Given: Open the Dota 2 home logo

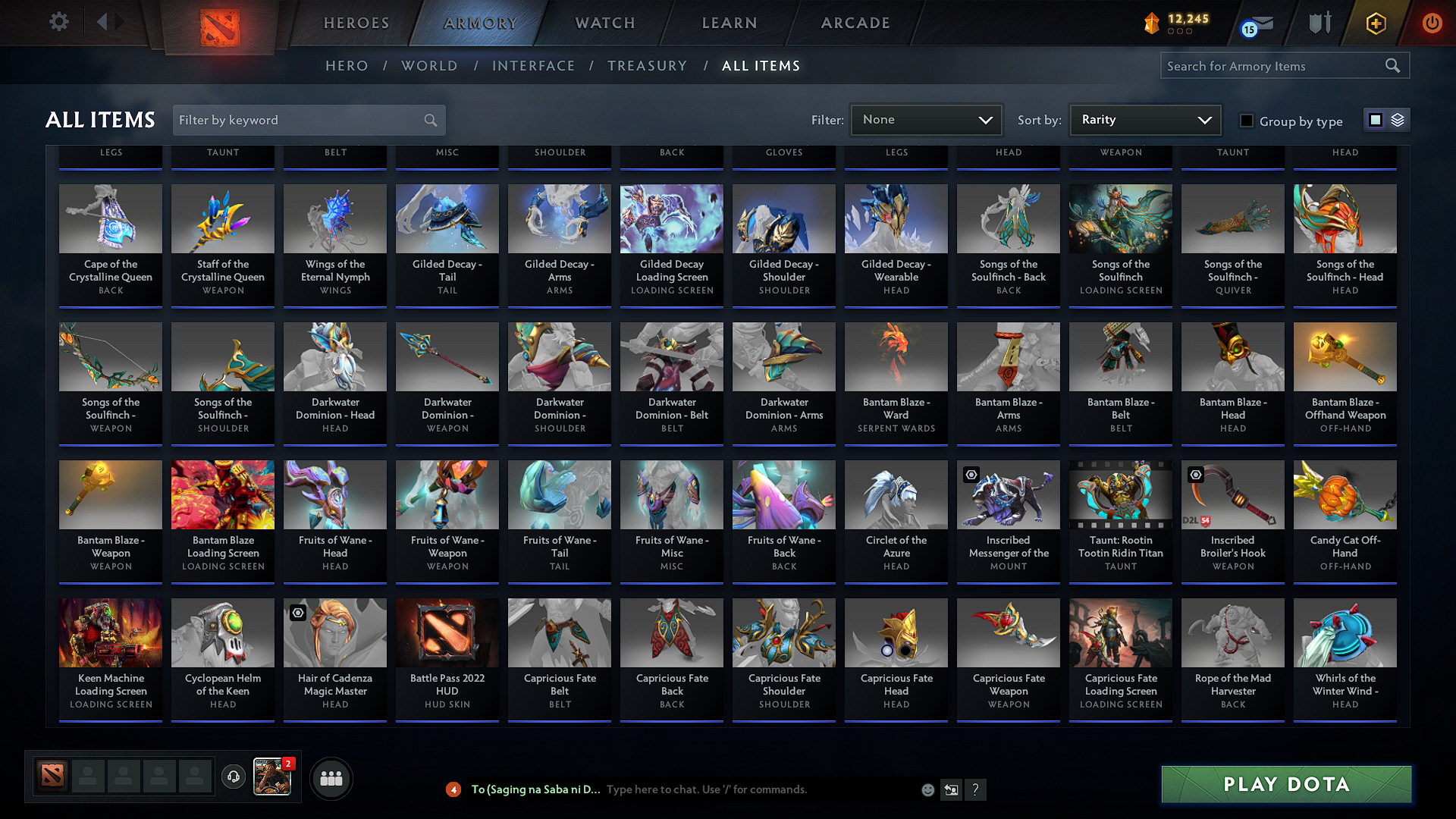Looking at the screenshot, I should click(x=219, y=23).
